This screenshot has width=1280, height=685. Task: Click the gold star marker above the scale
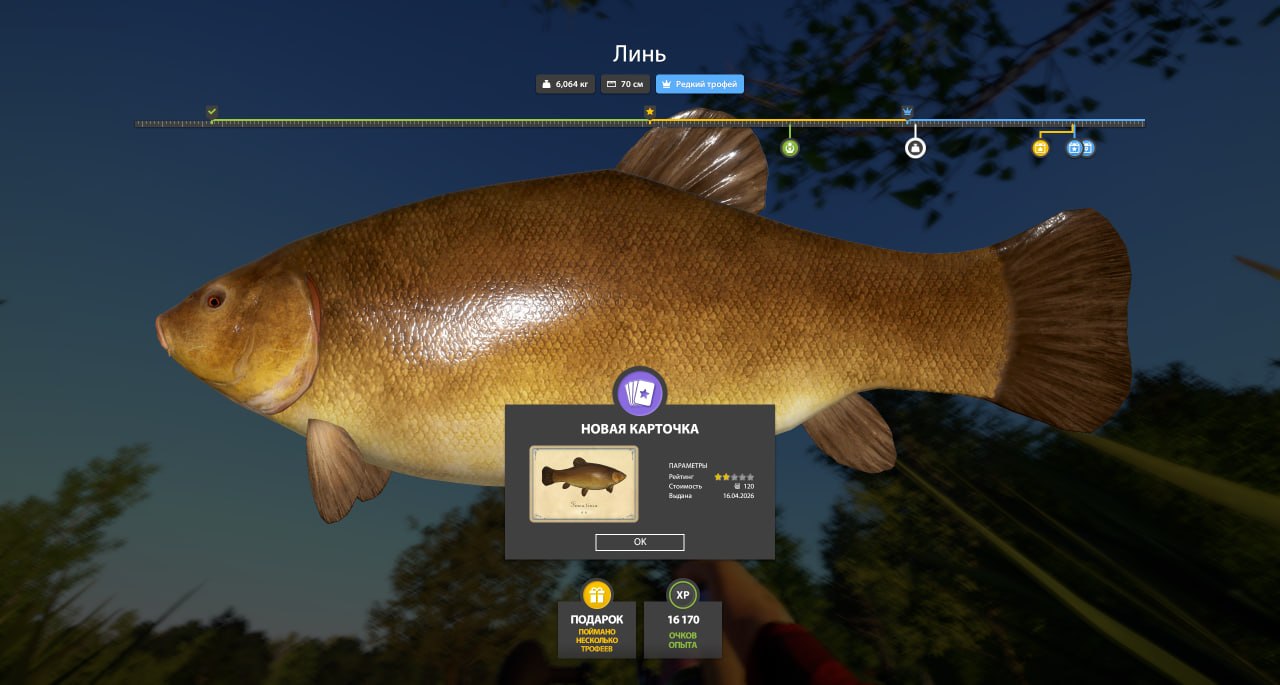[650, 111]
